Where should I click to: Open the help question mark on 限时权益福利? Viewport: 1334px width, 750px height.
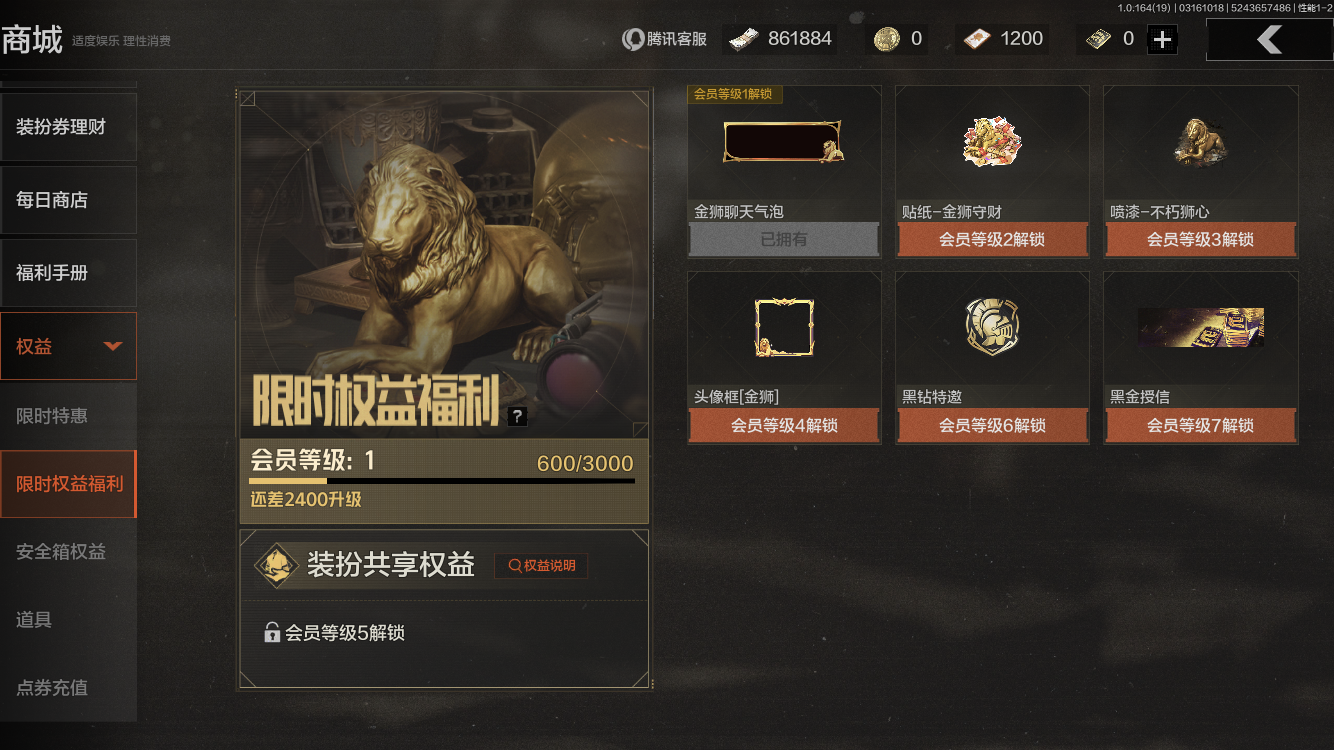pyautogui.click(x=516, y=415)
